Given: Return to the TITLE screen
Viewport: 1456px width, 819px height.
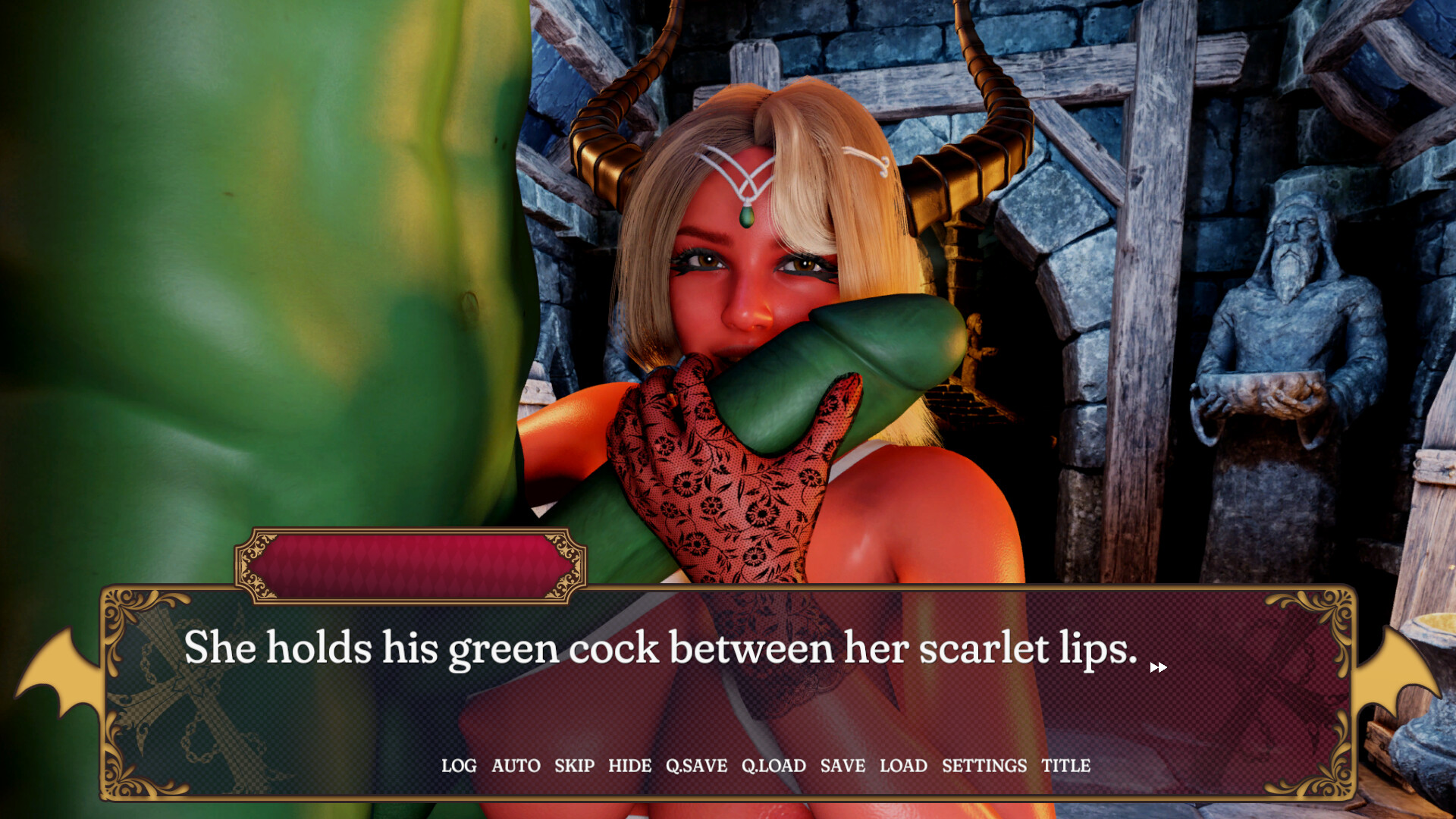Looking at the screenshot, I should pos(1065,766).
